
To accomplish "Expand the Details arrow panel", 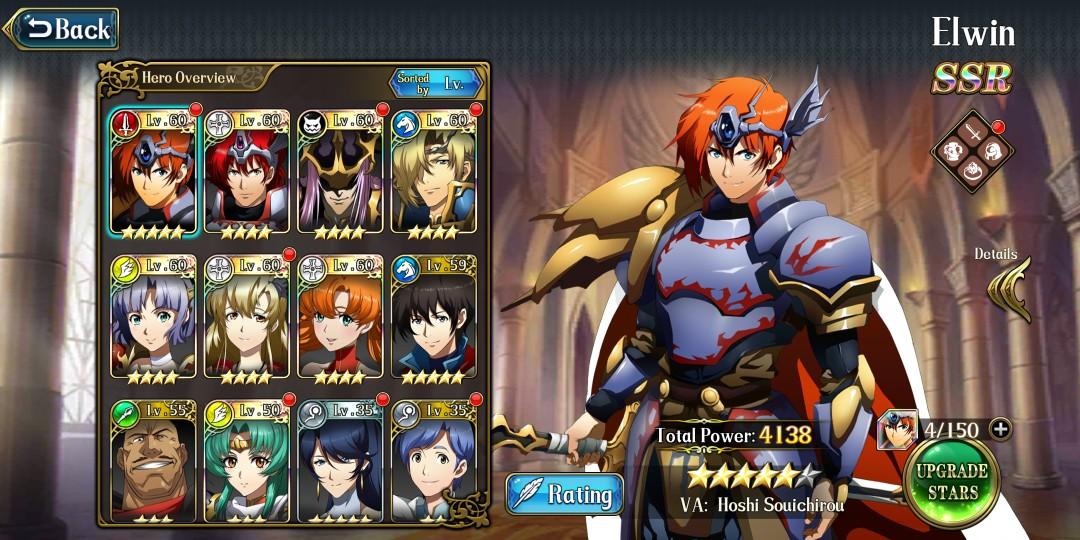I will (1009, 291).
